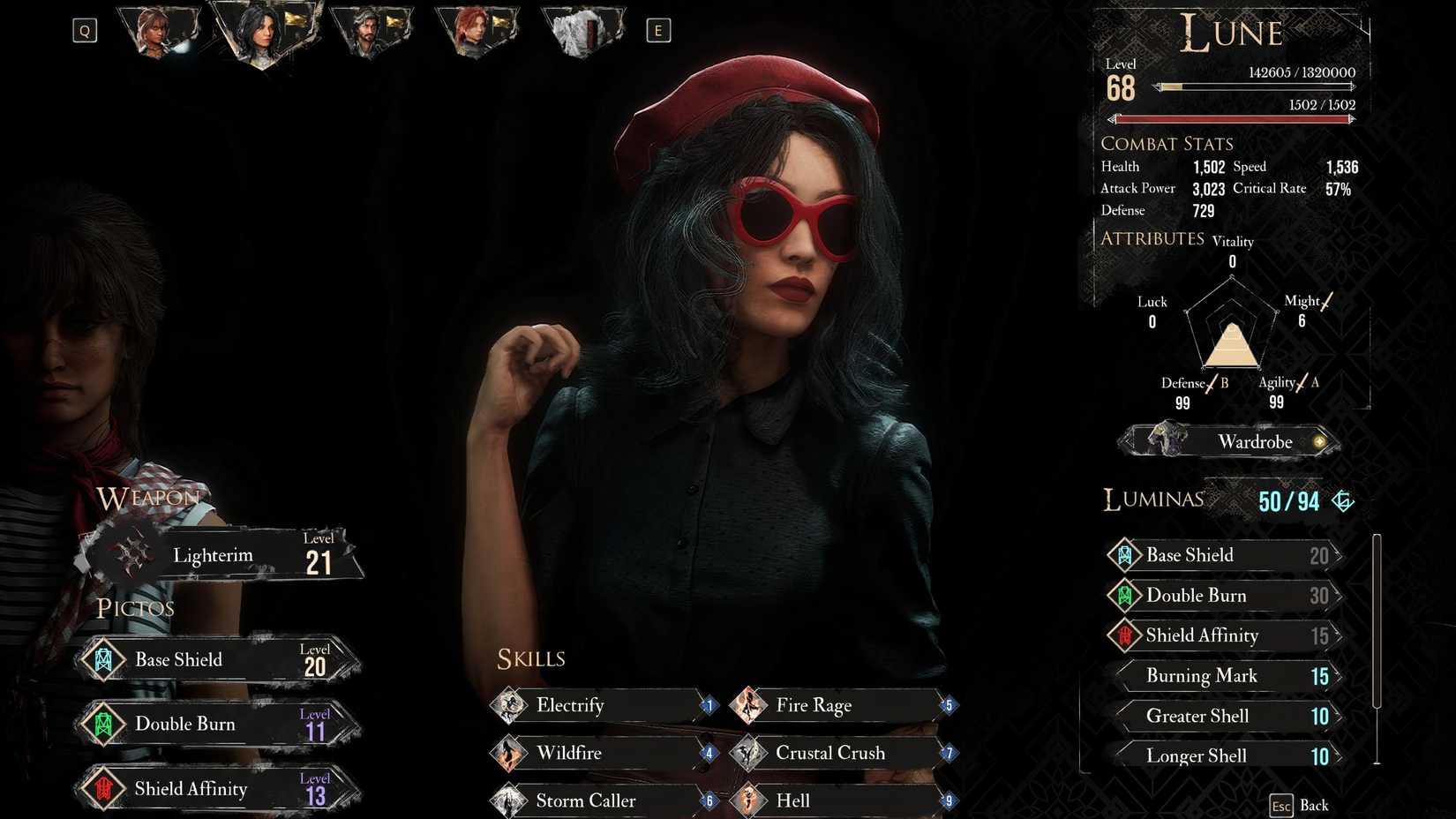Click the green Double Burn Lumina icon
The width and height of the screenshot is (1456, 819).
pos(1125,596)
